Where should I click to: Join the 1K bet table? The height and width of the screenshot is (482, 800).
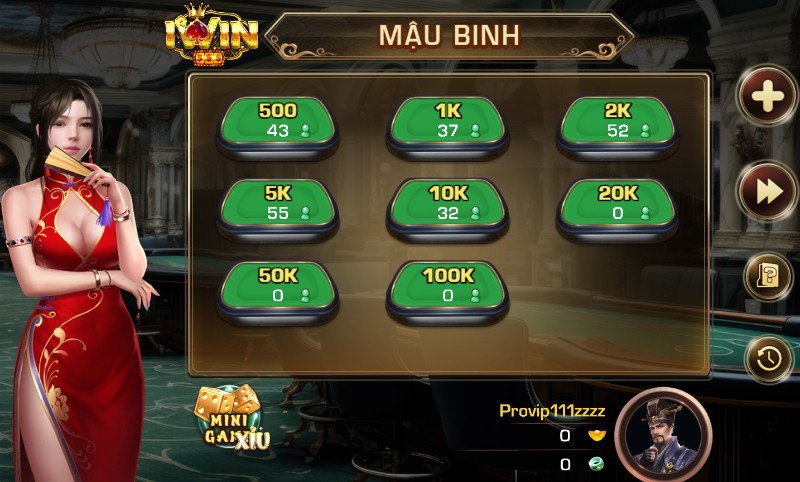click(447, 122)
